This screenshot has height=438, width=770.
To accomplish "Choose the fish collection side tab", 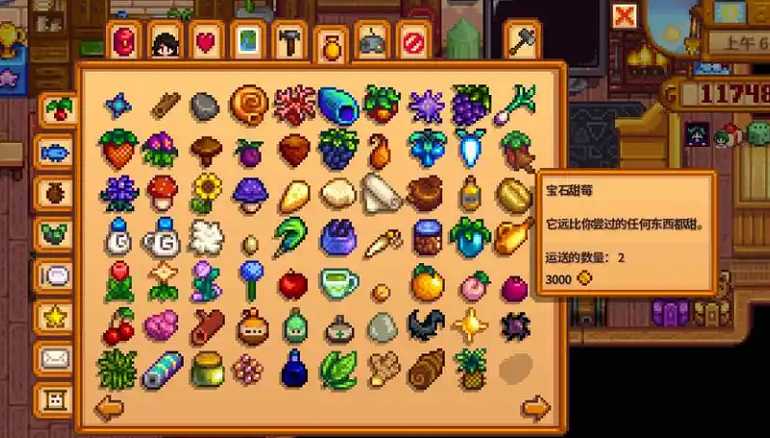I will click(x=53, y=152).
